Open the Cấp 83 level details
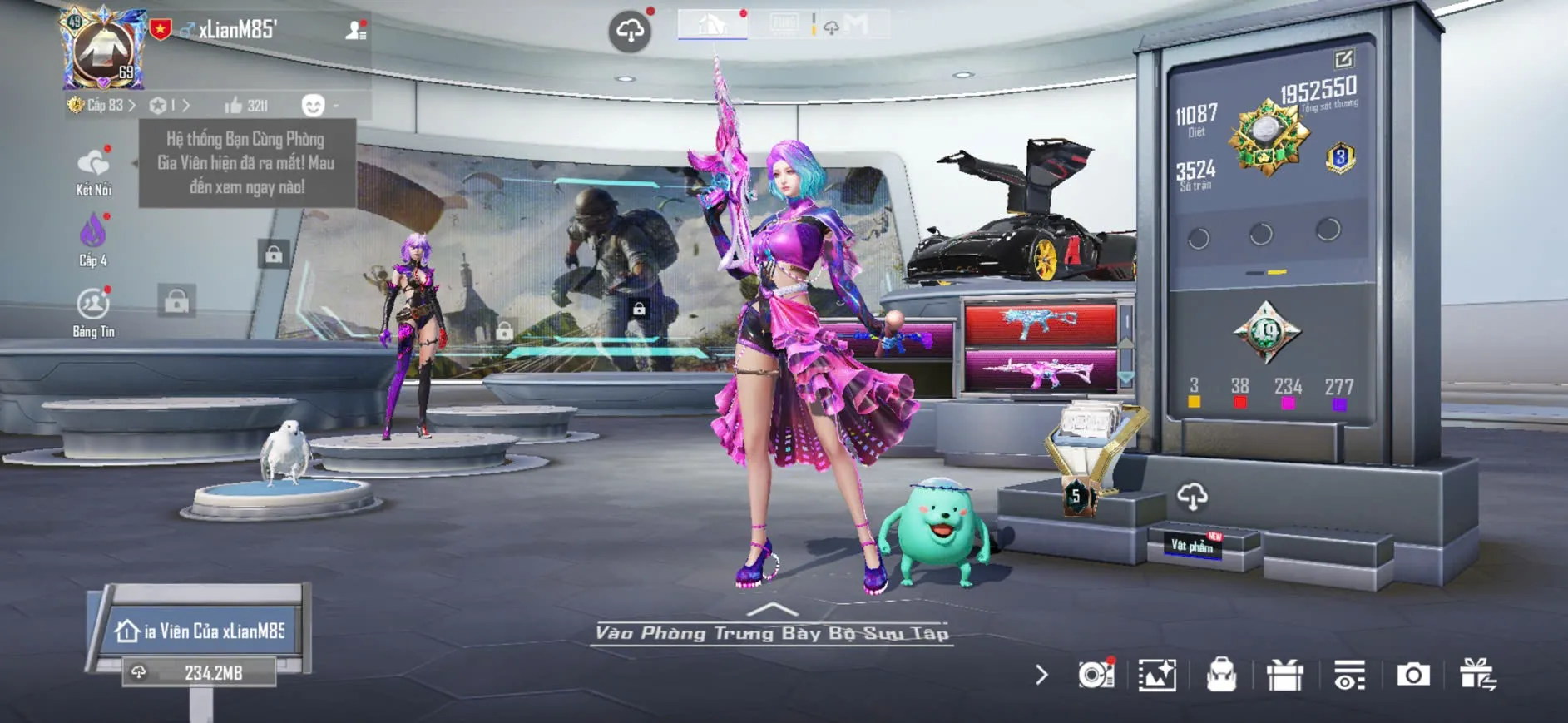This screenshot has width=1568, height=723. tap(101, 106)
